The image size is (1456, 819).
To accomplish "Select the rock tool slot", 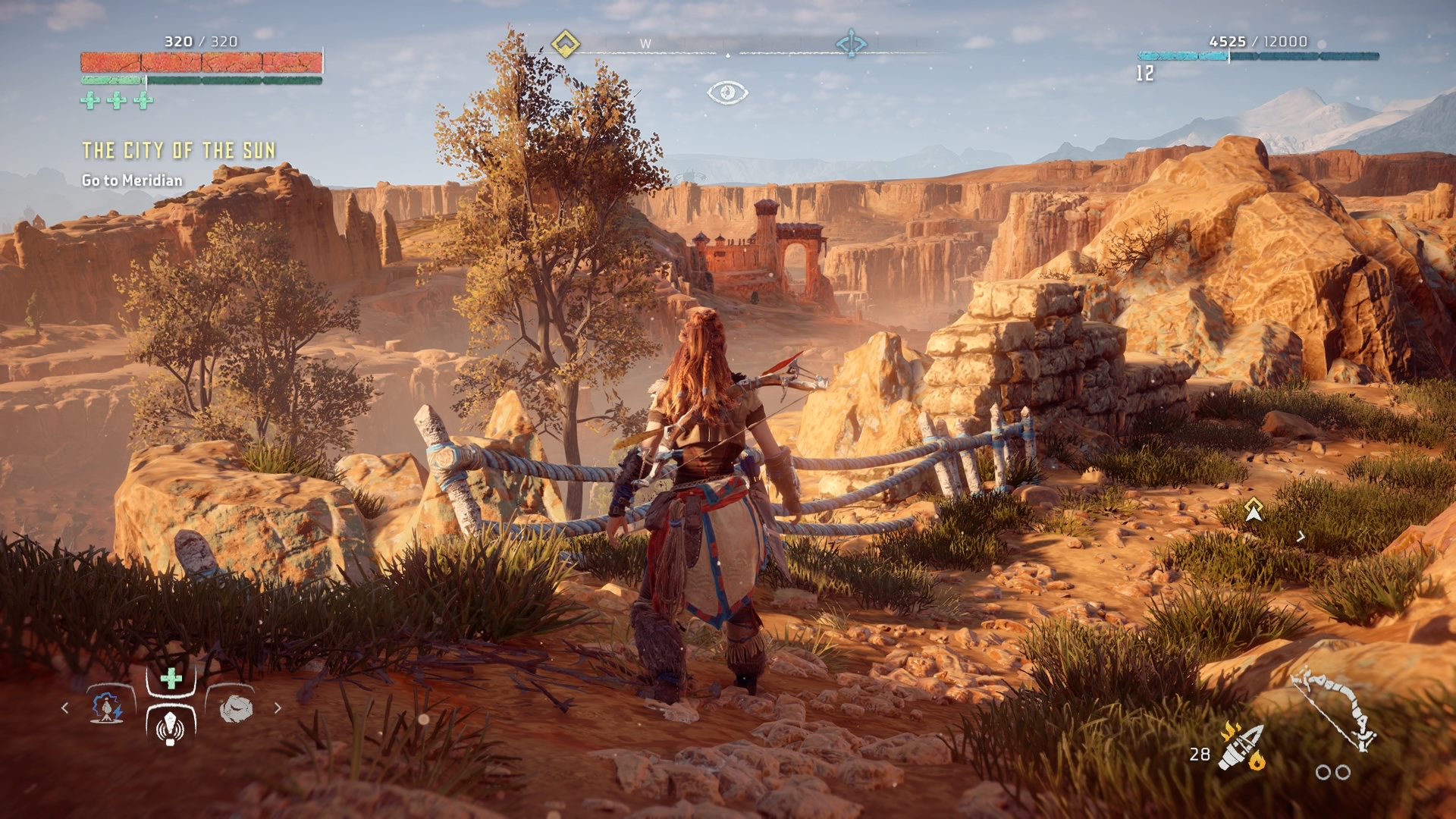I will (235, 708).
